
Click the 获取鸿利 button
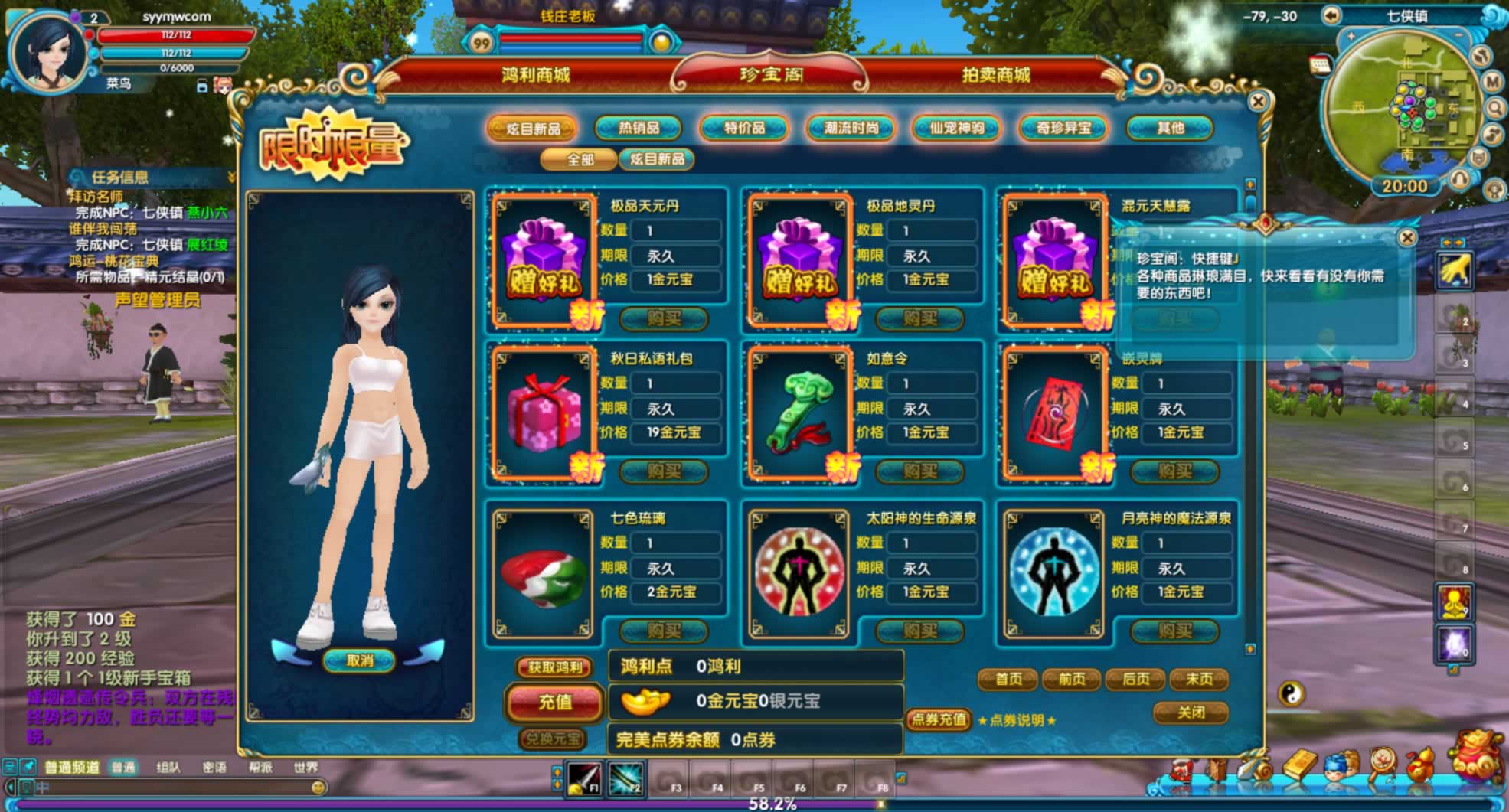click(554, 667)
